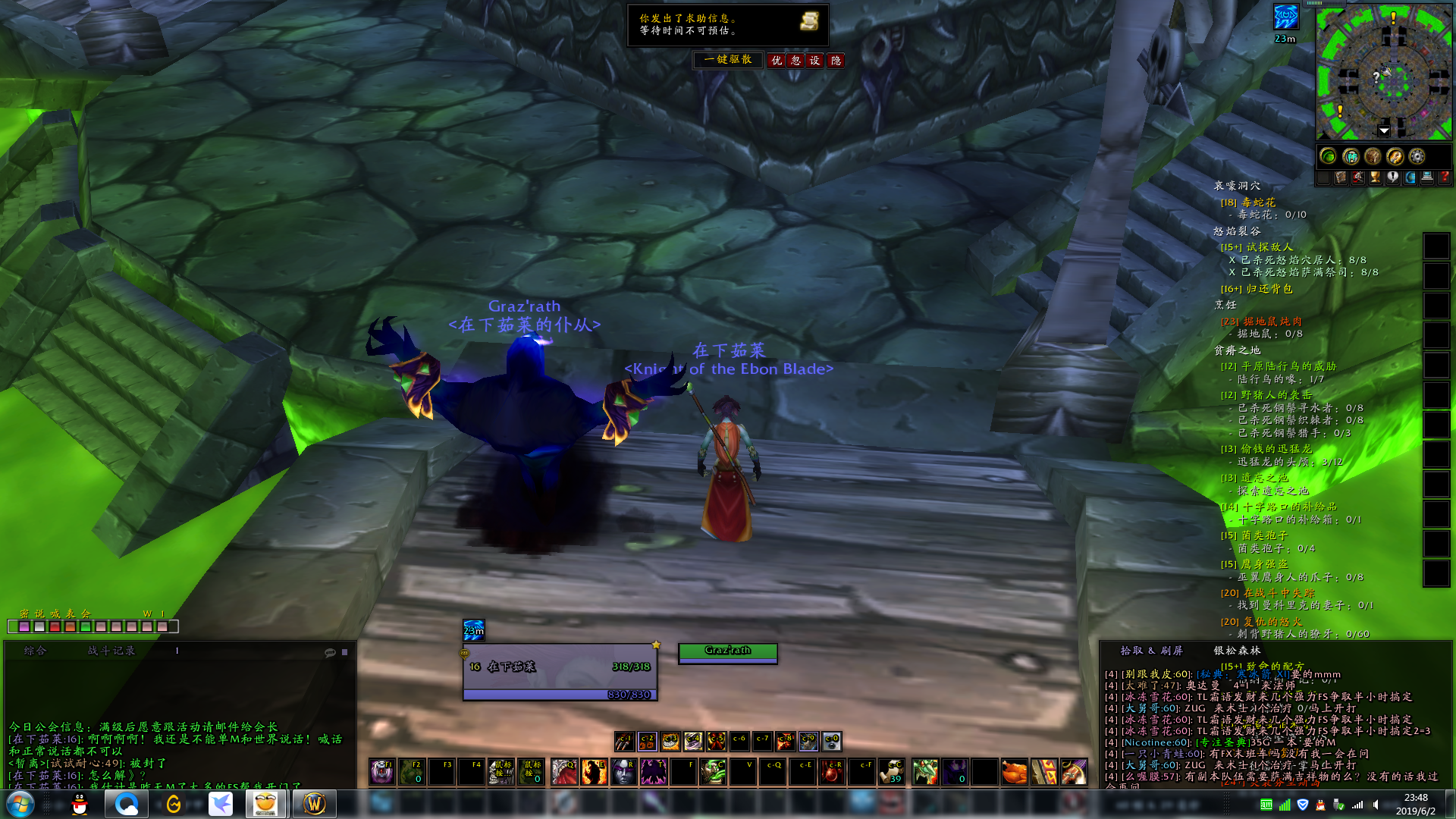Open the gold trophy achievements icon
The height and width of the screenshot is (819, 1456).
[1375, 177]
